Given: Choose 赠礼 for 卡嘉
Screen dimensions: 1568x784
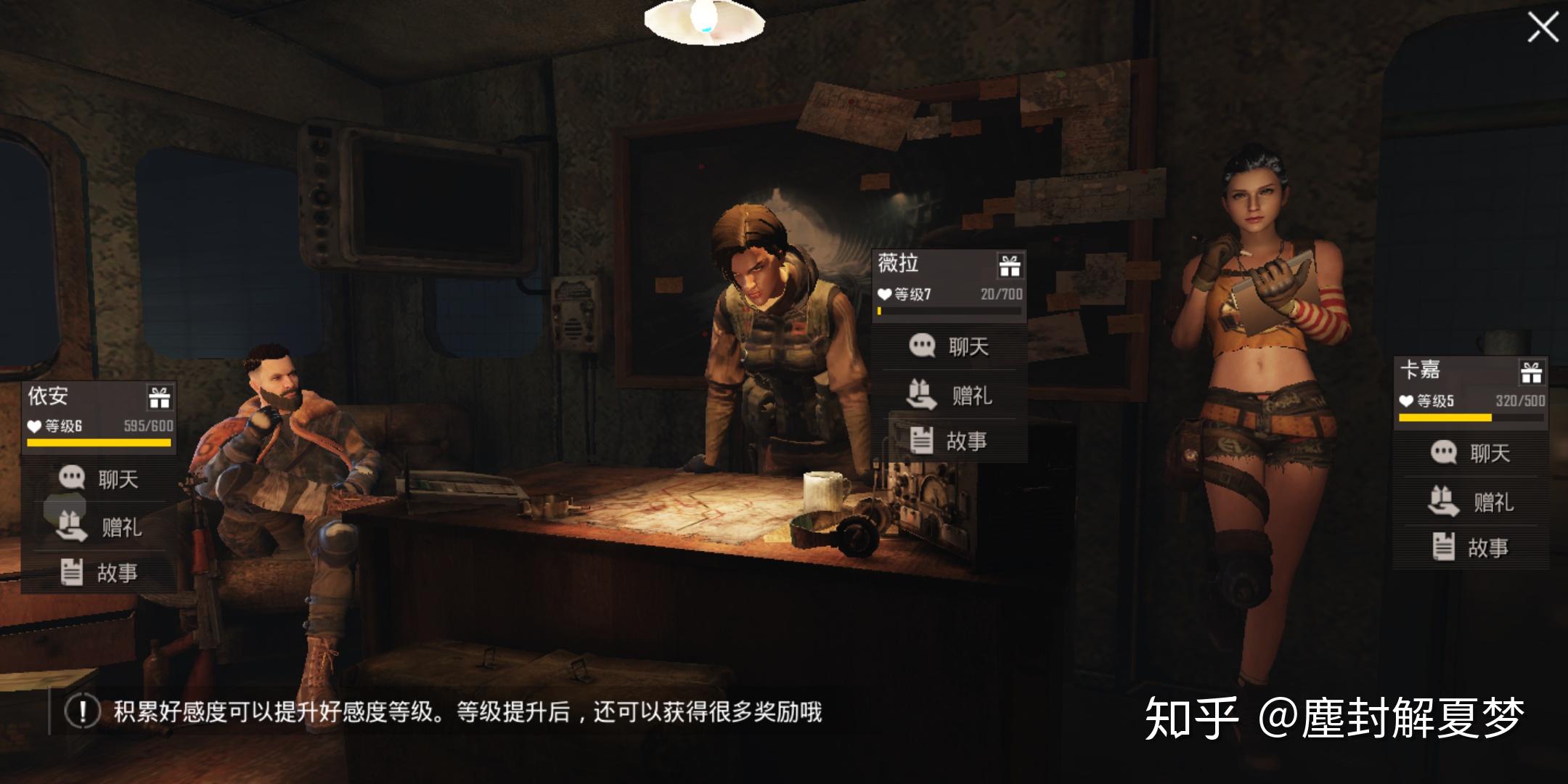Looking at the screenshot, I should (1471, 501).
